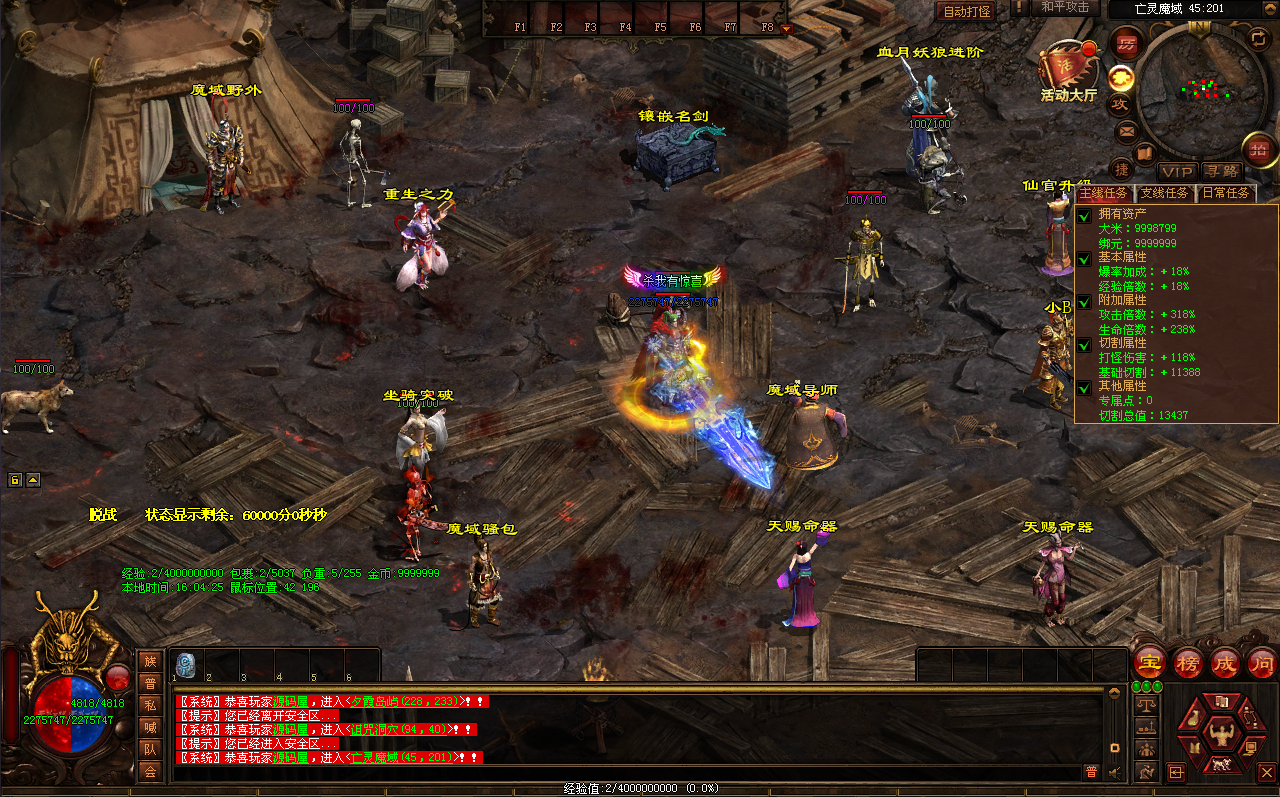The height and width of the screenshot is (797, 1280).
Task: Activate the 寻路 pathfinding button
Action: pos(1220,172)
